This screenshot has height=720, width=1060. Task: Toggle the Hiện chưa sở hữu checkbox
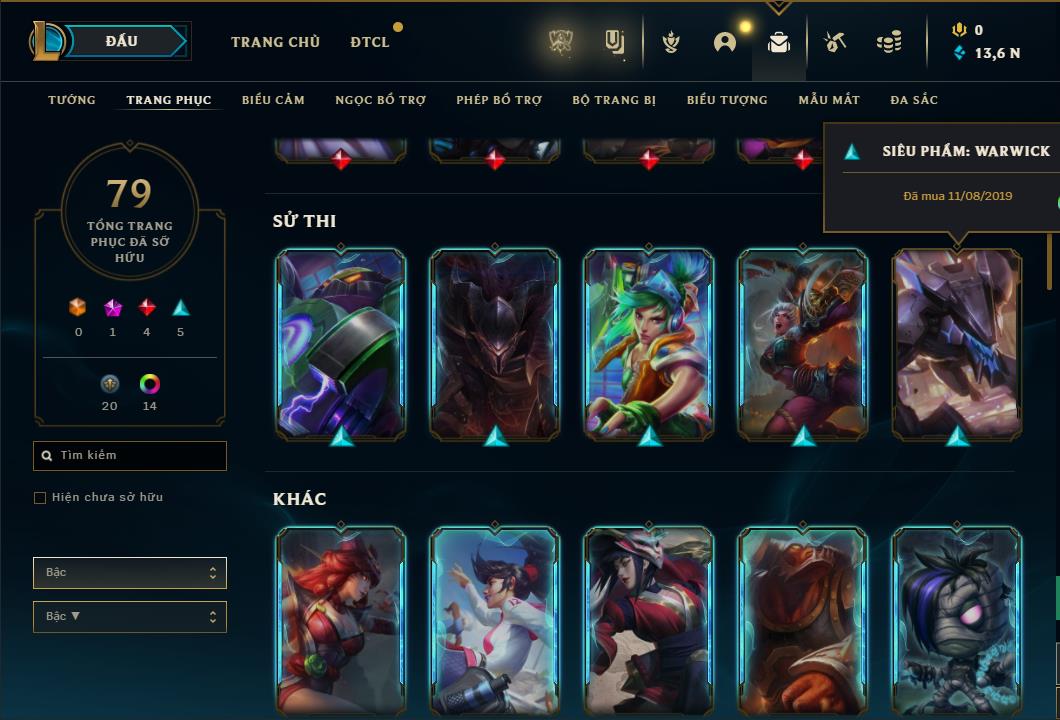(40, 498)
